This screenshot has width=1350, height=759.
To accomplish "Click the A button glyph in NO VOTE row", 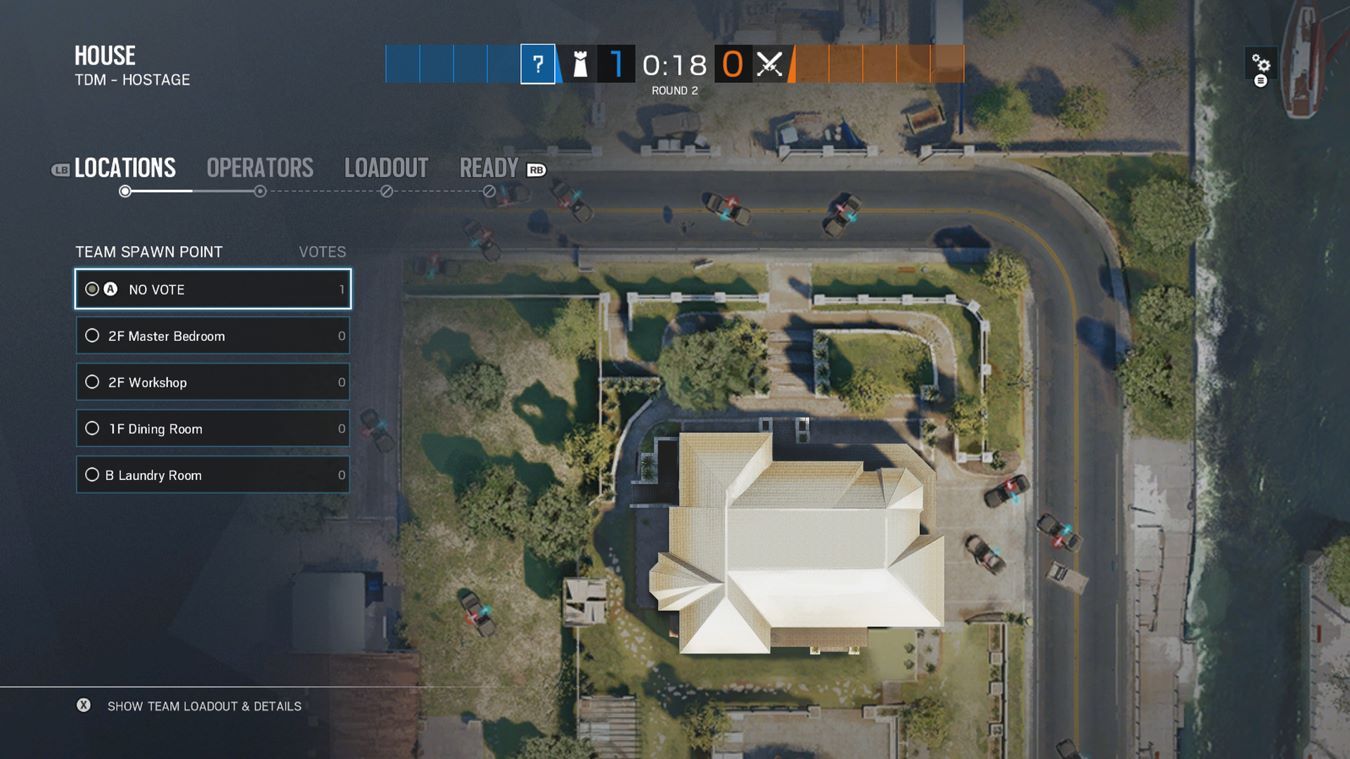I will pos(110,288).
